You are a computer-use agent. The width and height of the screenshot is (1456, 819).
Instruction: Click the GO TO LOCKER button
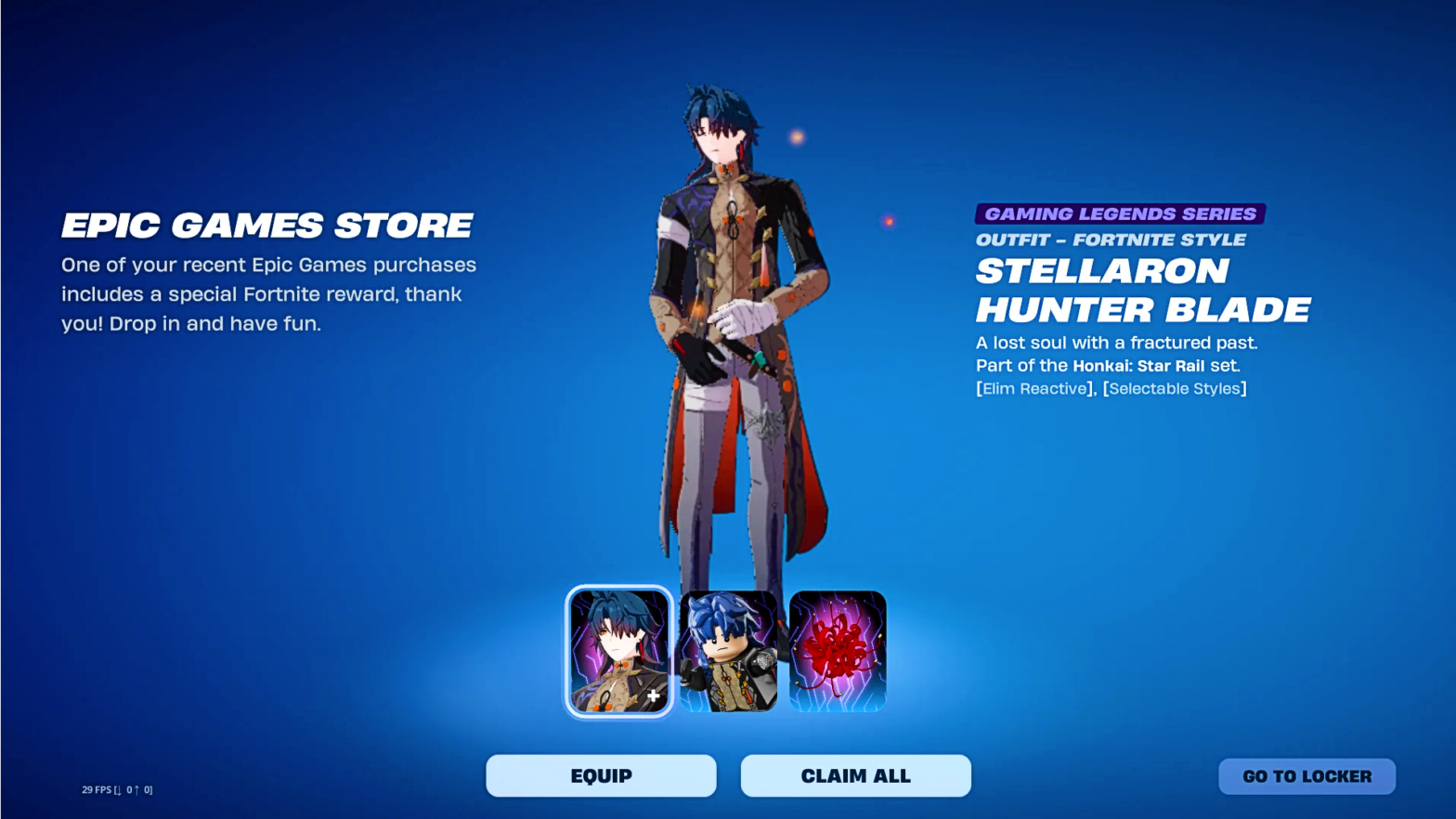pos(1306,775)
